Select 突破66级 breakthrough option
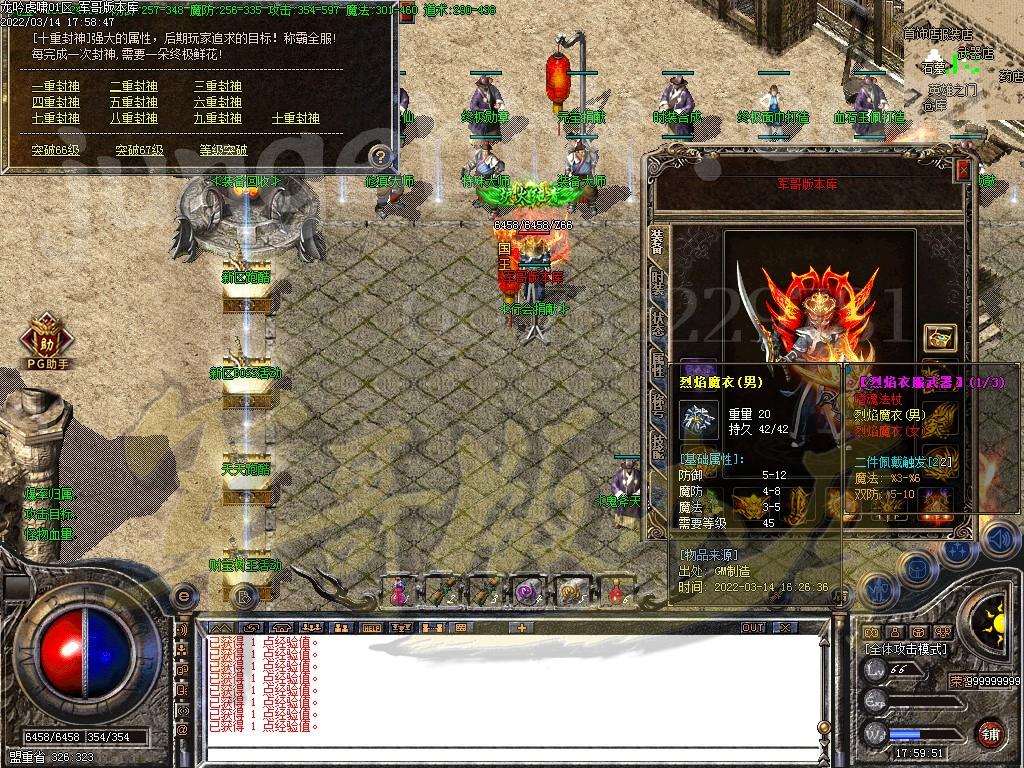Image resolution: width=1024 pixels, height=768 pixels. pyautogui.click(x=55, y=150)
